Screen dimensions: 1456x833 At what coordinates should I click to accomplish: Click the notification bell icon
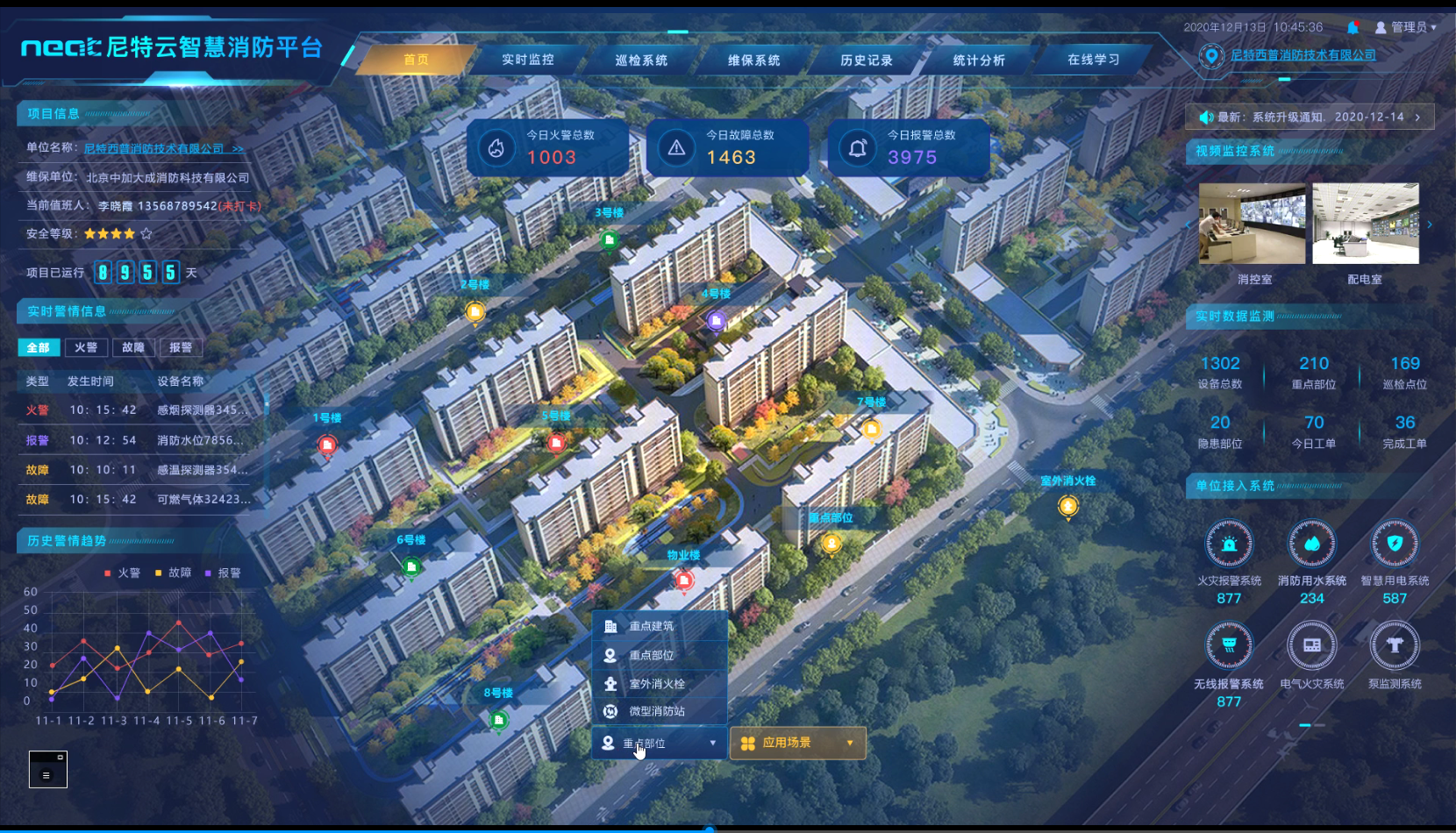1353,28
